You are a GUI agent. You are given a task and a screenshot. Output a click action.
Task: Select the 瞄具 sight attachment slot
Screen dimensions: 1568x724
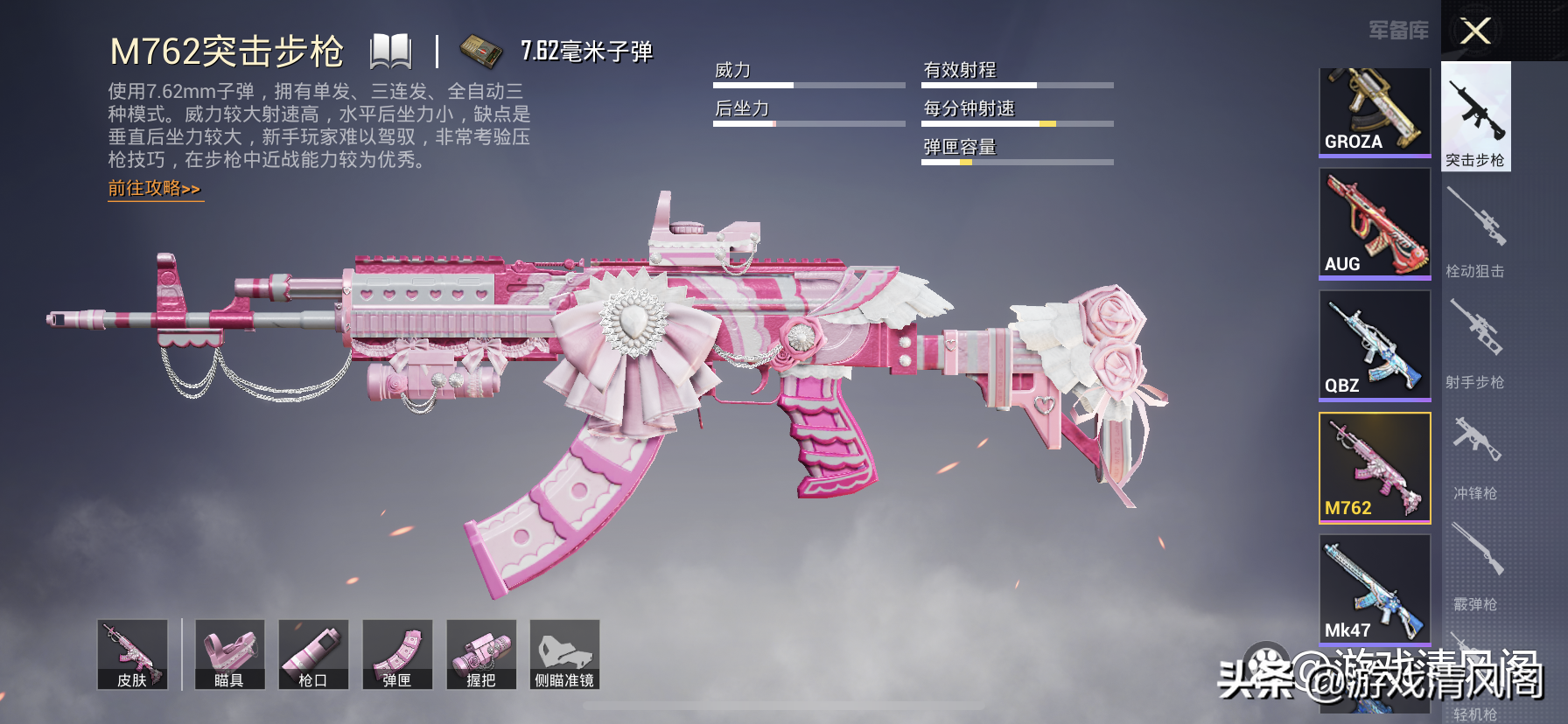[229, 655]
